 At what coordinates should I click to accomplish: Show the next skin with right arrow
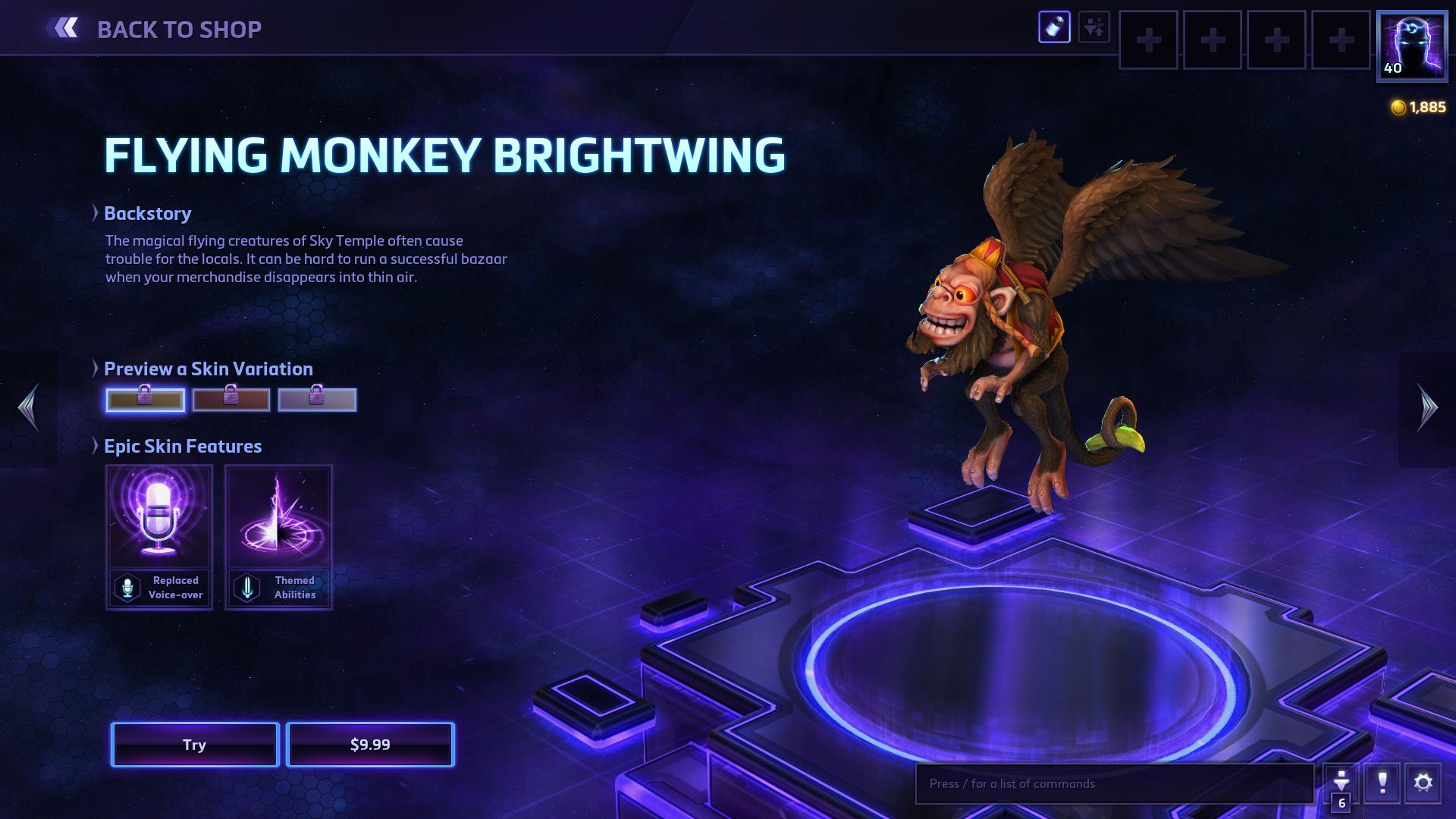tap(1427, 408)
